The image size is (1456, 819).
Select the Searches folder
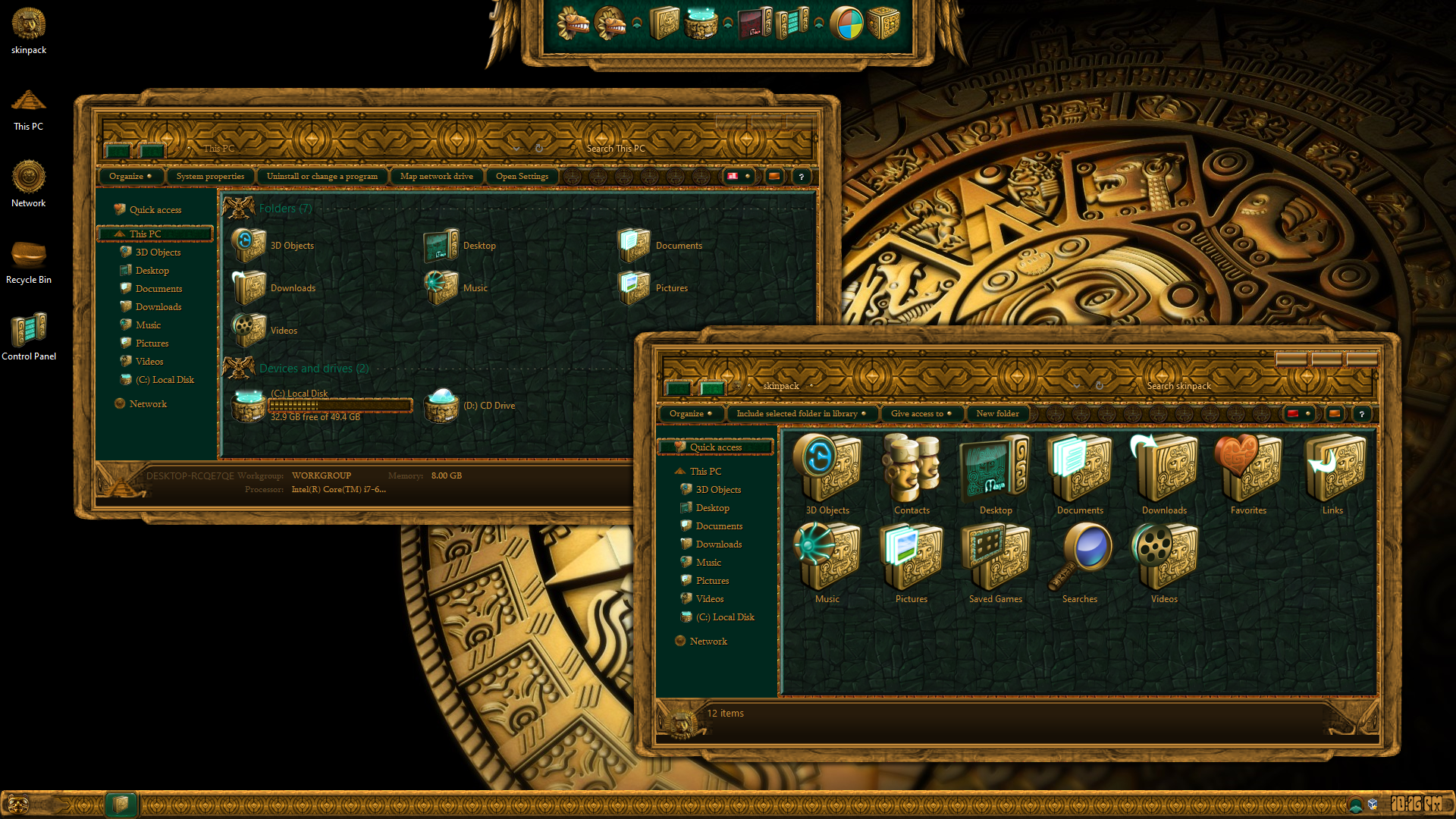click(x=1080, y=563)
